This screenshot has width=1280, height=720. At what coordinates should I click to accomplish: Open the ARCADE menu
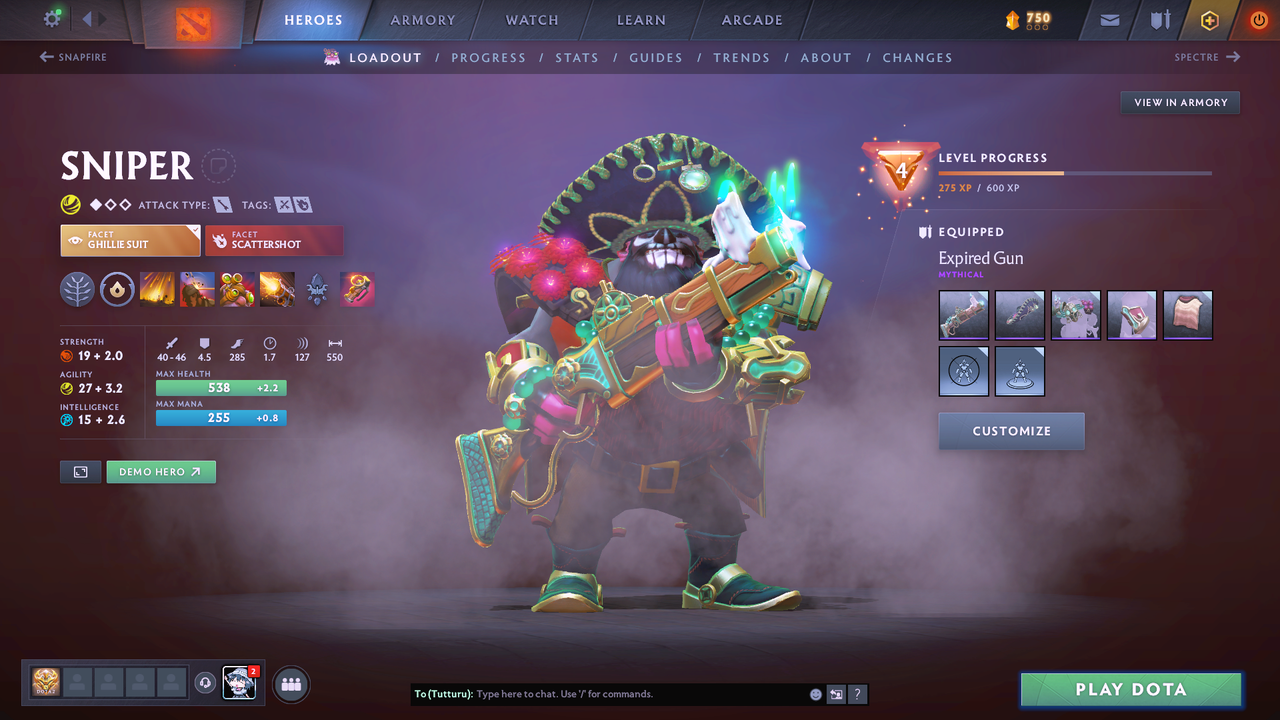(751, 19)
